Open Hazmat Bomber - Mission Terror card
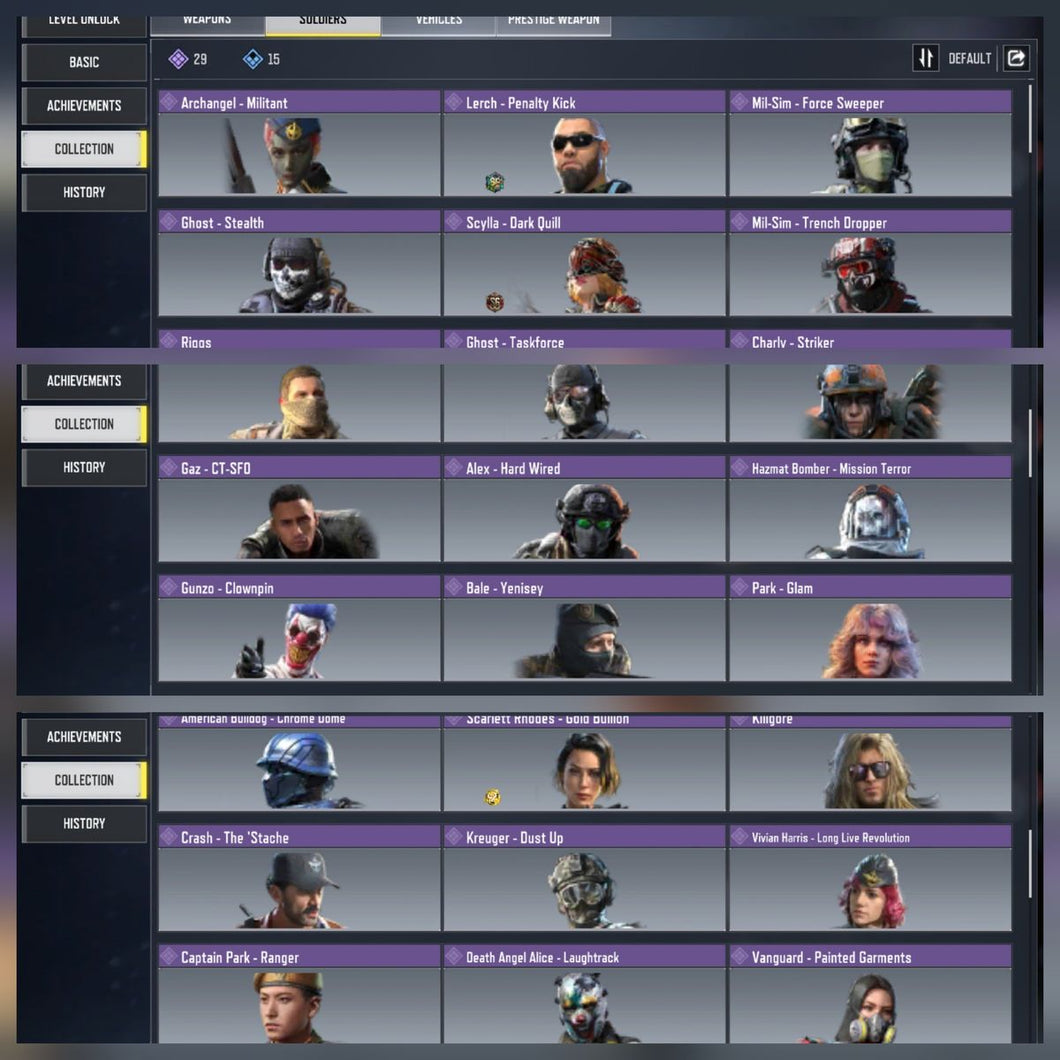 pos(870,510)
